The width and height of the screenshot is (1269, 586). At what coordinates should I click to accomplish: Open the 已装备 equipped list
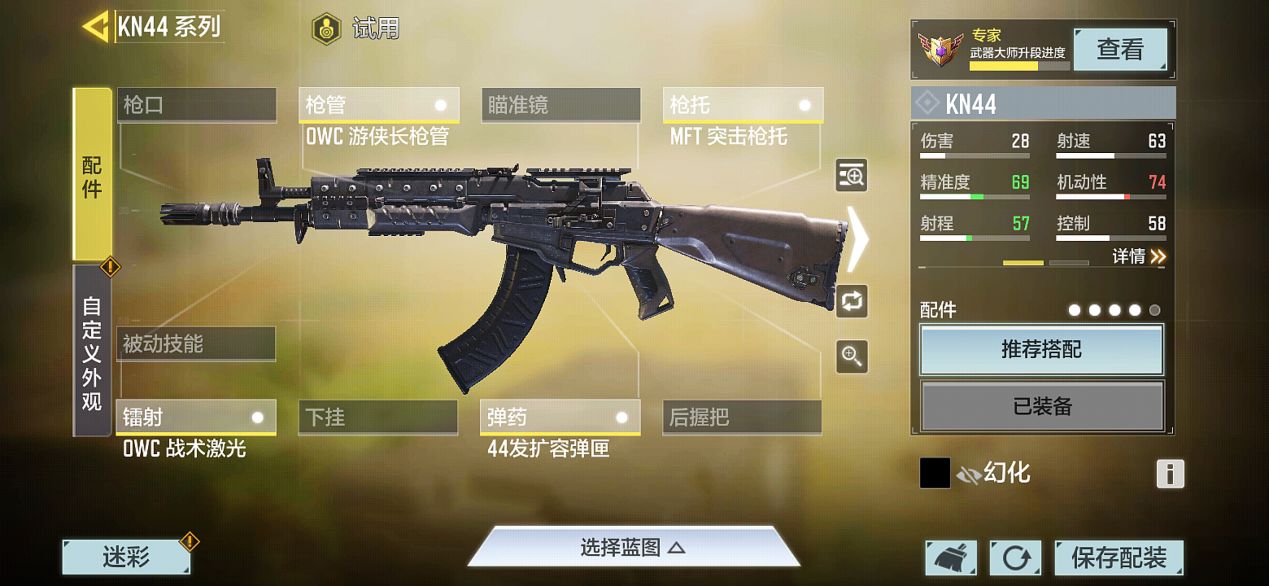point(1041,406)
